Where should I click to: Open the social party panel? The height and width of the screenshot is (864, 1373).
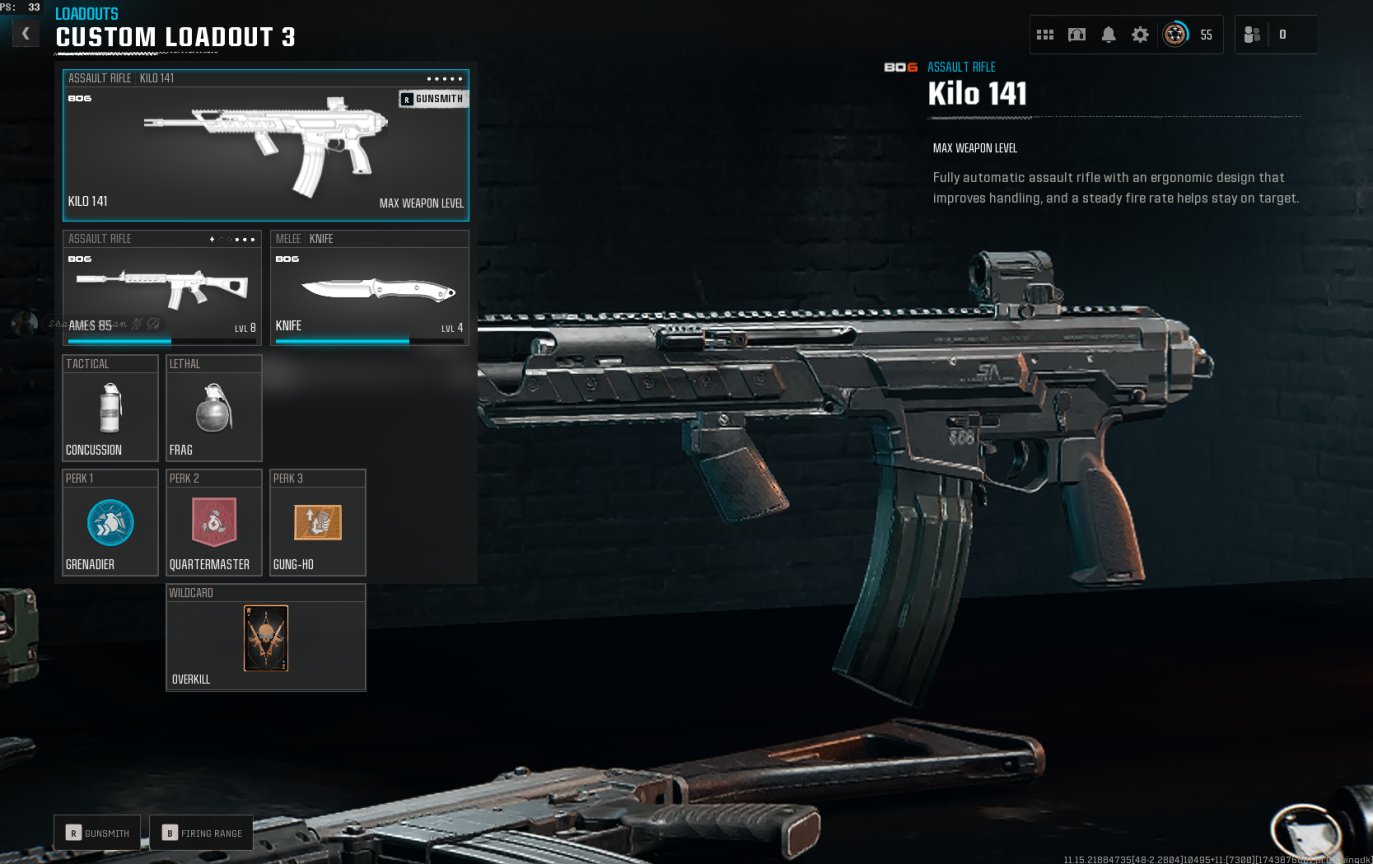click(1275, 35)
